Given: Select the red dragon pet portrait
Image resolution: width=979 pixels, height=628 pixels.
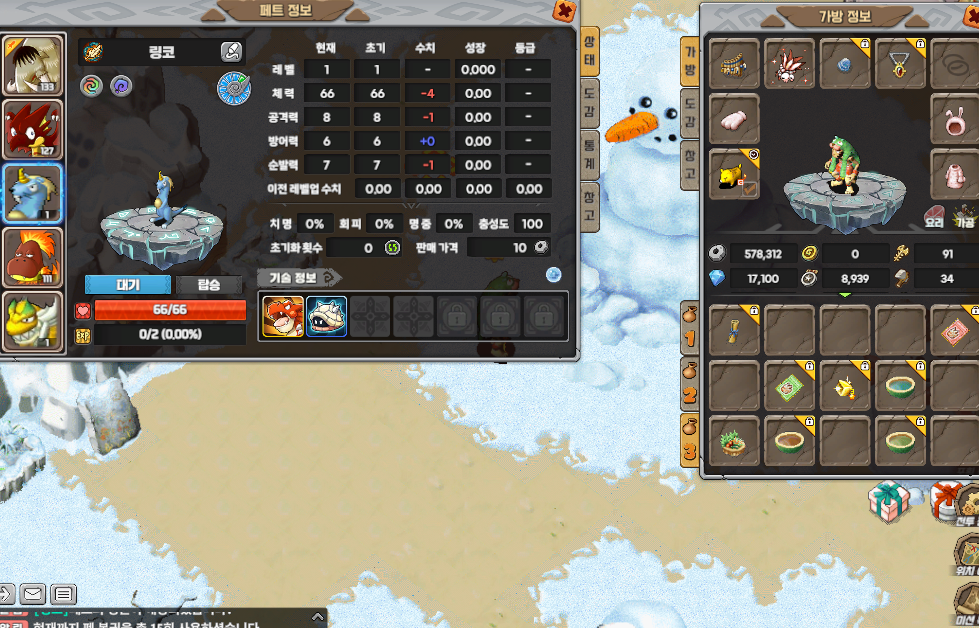Looking at the screenshot, I should pyautogui.click(x=32, y=130).
